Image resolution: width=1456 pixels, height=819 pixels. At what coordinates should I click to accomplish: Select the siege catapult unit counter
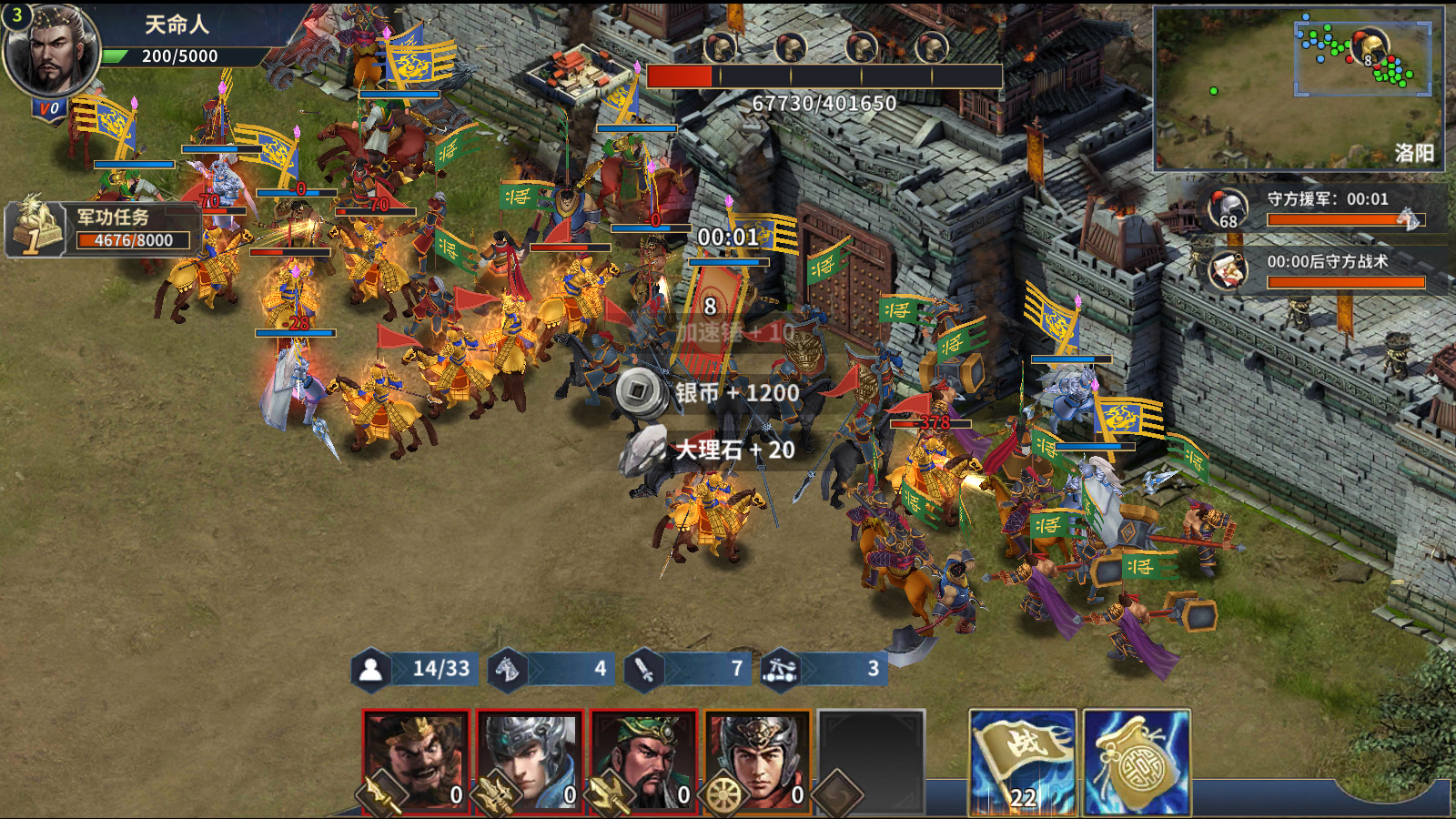(824, 670)
